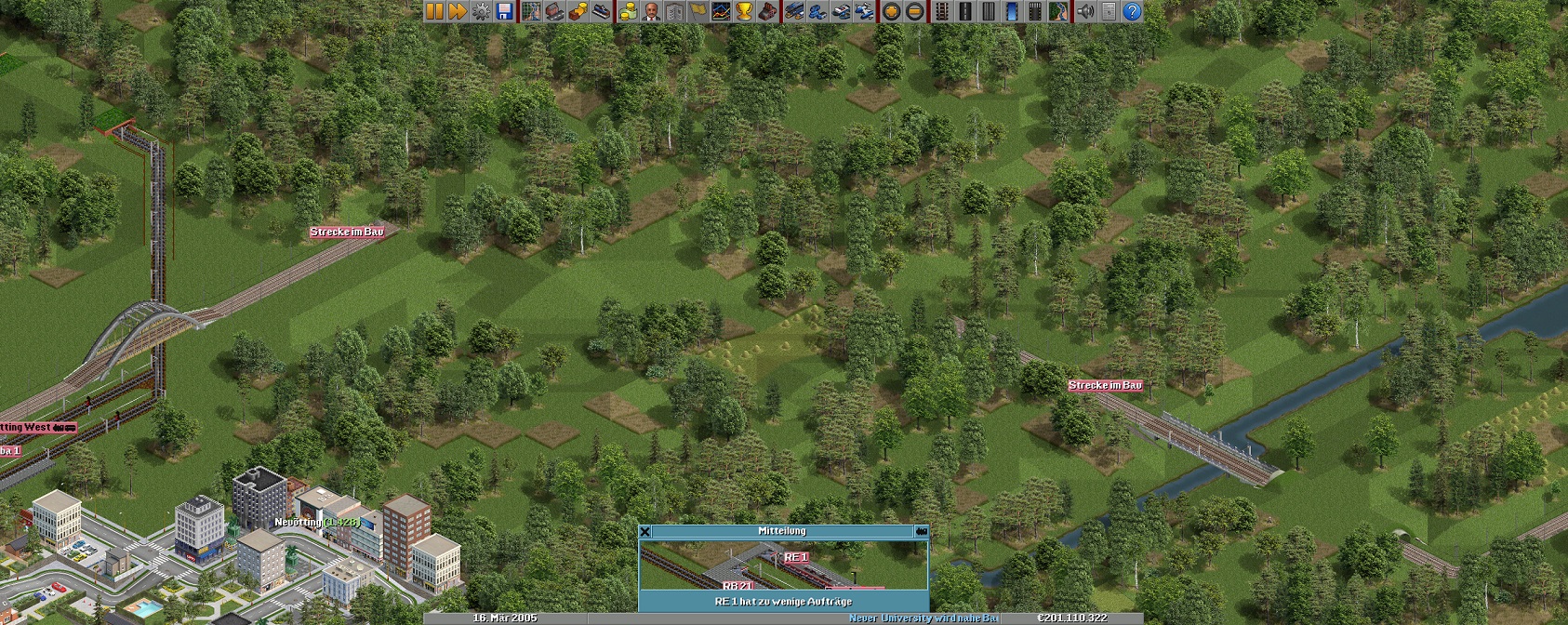This screenshot has height=625, width=1568.
Task: Open the railway track construction tool
Action: [x=941, y=11]
